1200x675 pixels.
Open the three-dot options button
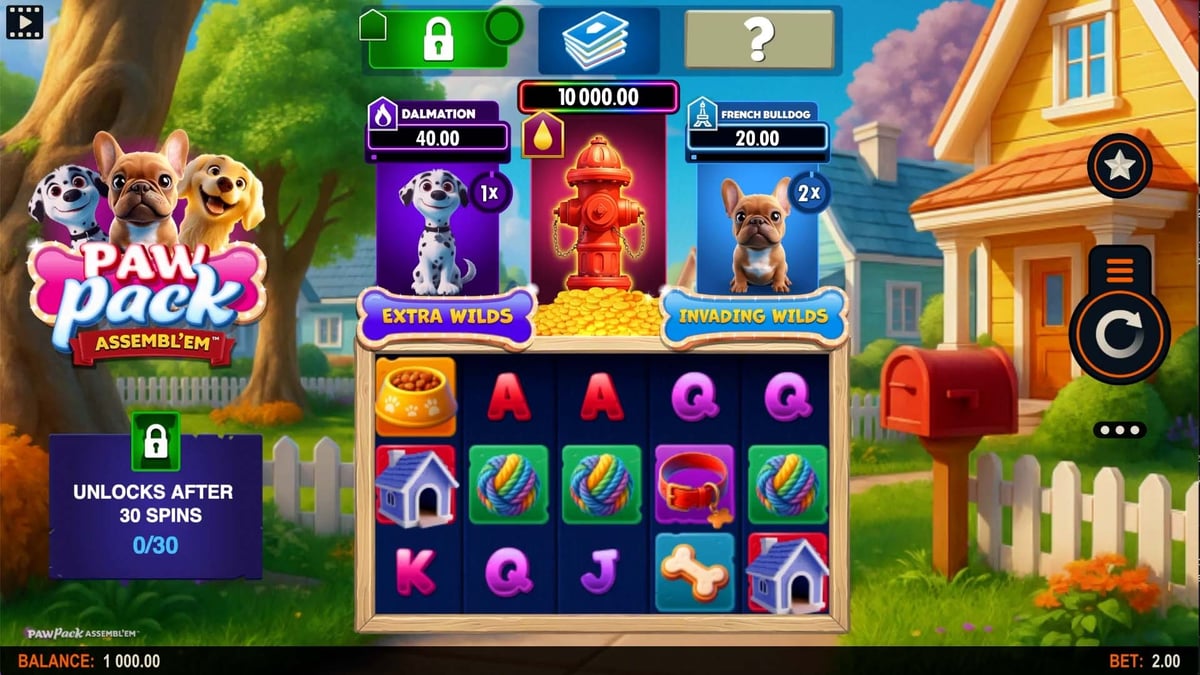coord(1117,430)
